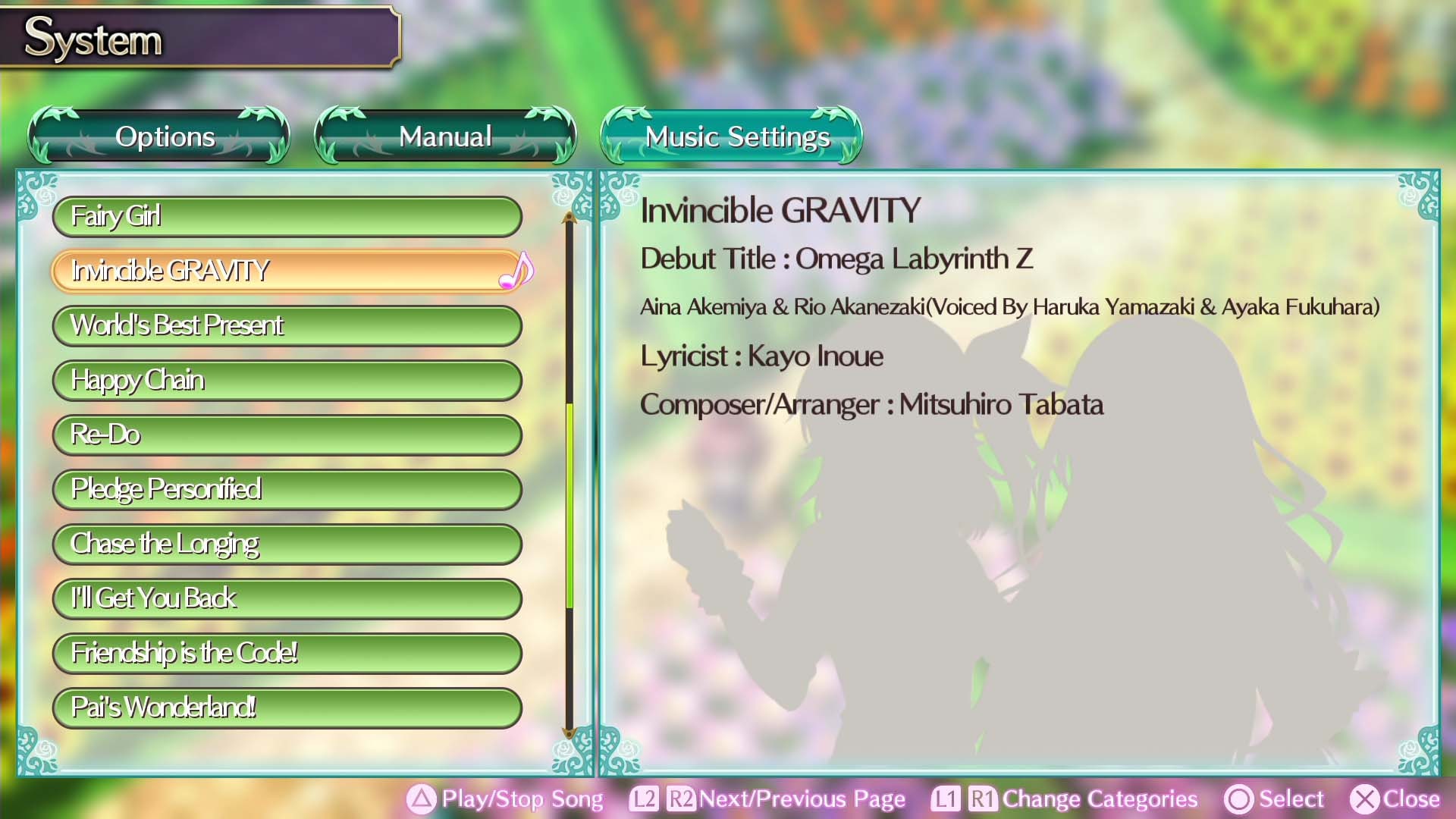Select the Happy Chain track

coord(287,381)
